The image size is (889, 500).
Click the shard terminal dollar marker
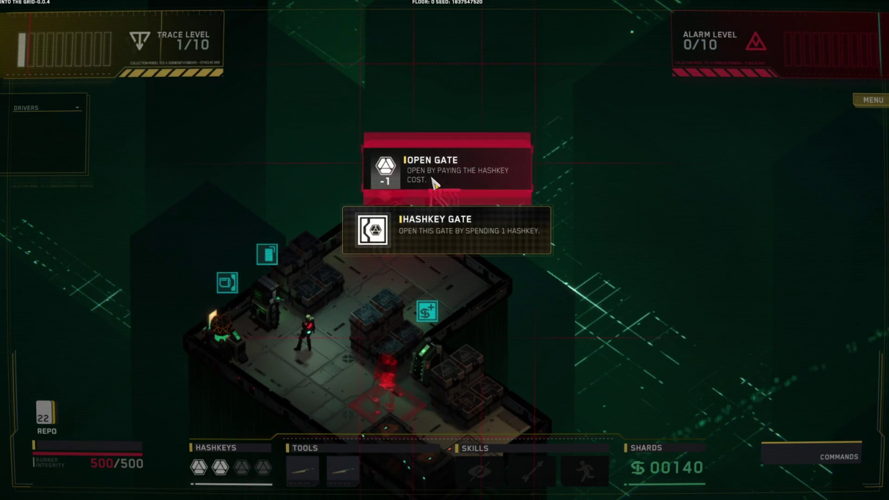click(427, 311)
